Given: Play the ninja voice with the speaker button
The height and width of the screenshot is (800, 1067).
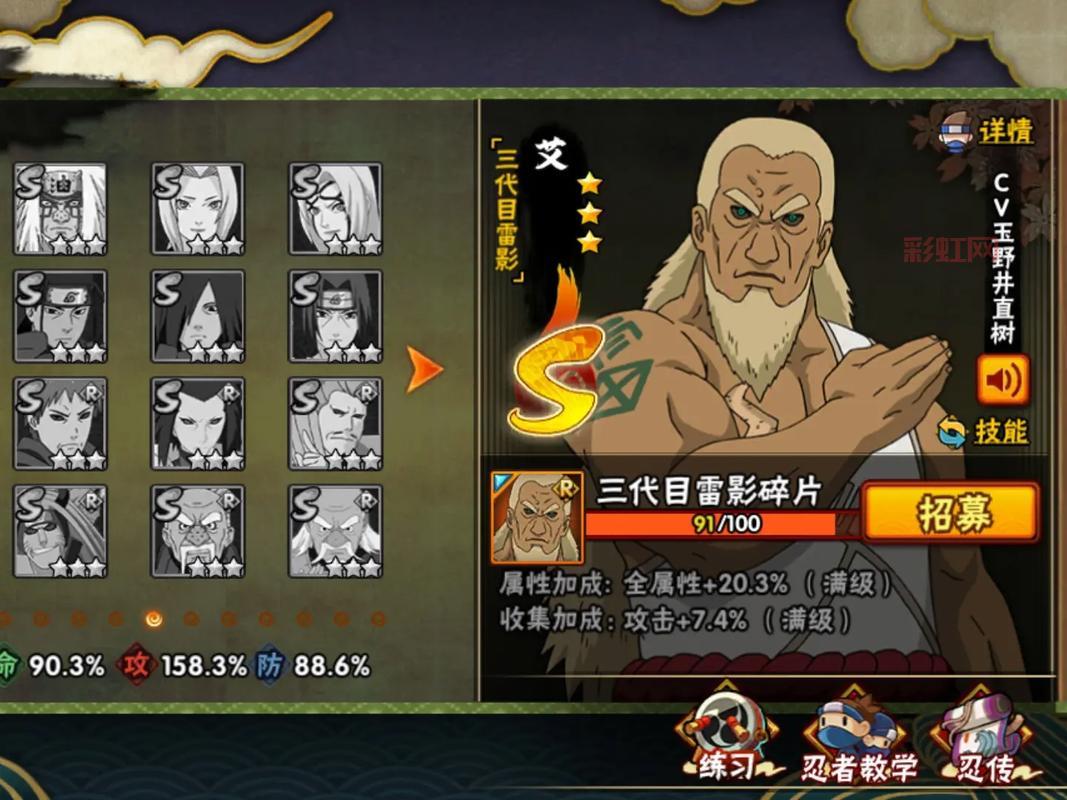Looking at the screenshot, I should [x=1003, y=380].
